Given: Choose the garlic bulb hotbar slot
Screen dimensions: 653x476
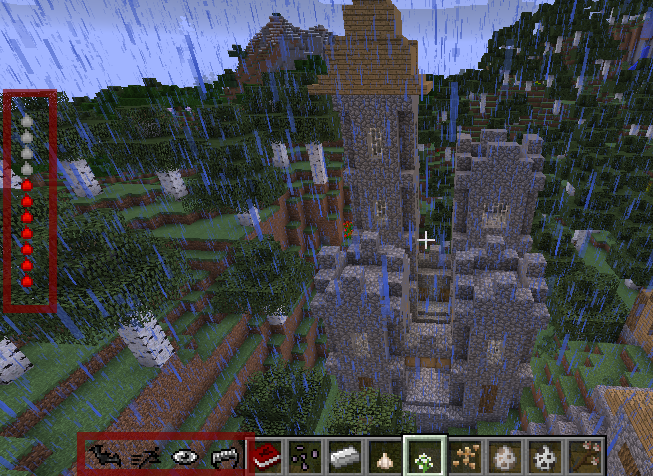Looking at the screenshot, I should pyautogui.click(x=383, y=456).
